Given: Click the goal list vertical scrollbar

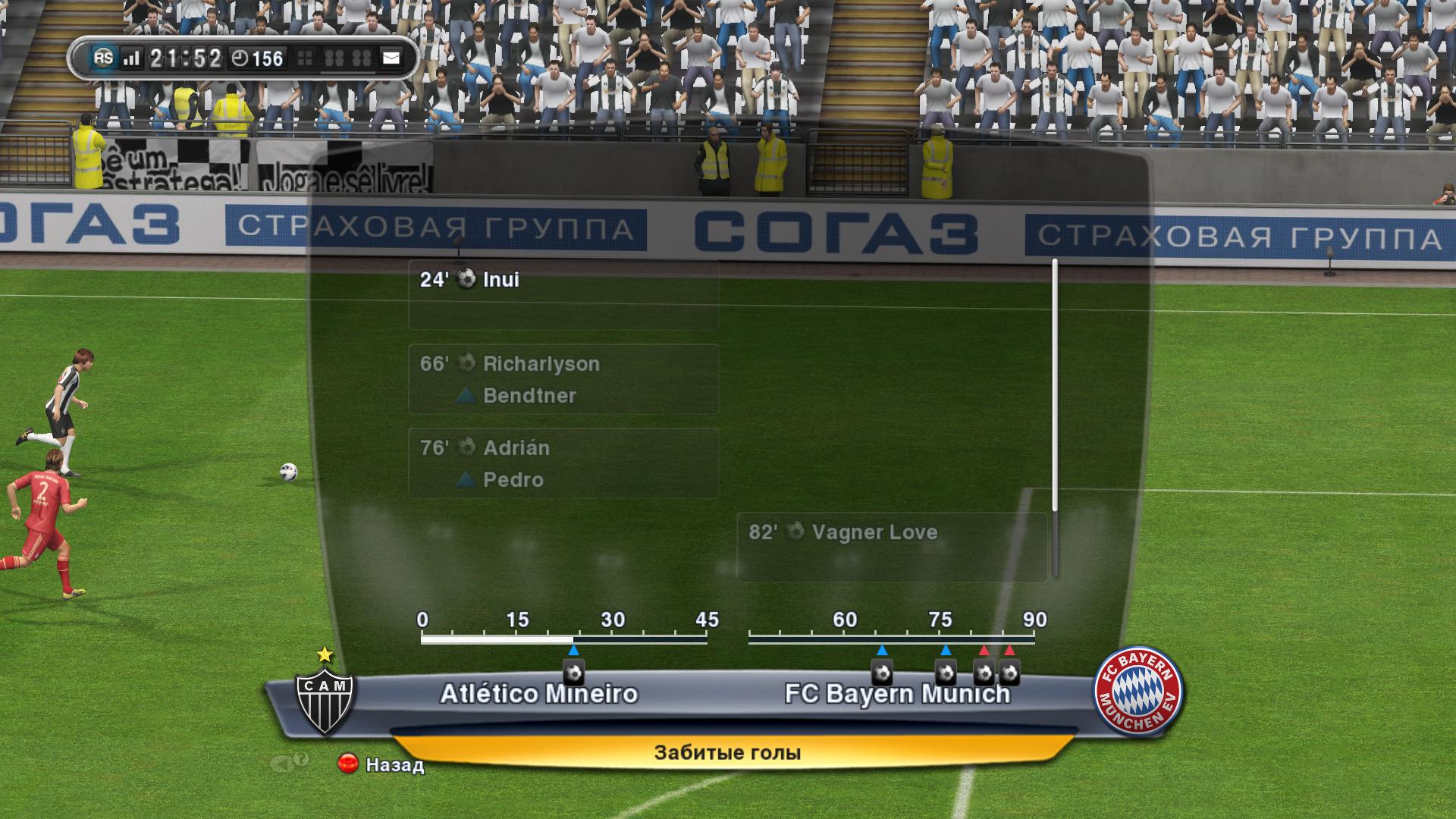Looking at the screenshot, I should tap(1055, 417).
